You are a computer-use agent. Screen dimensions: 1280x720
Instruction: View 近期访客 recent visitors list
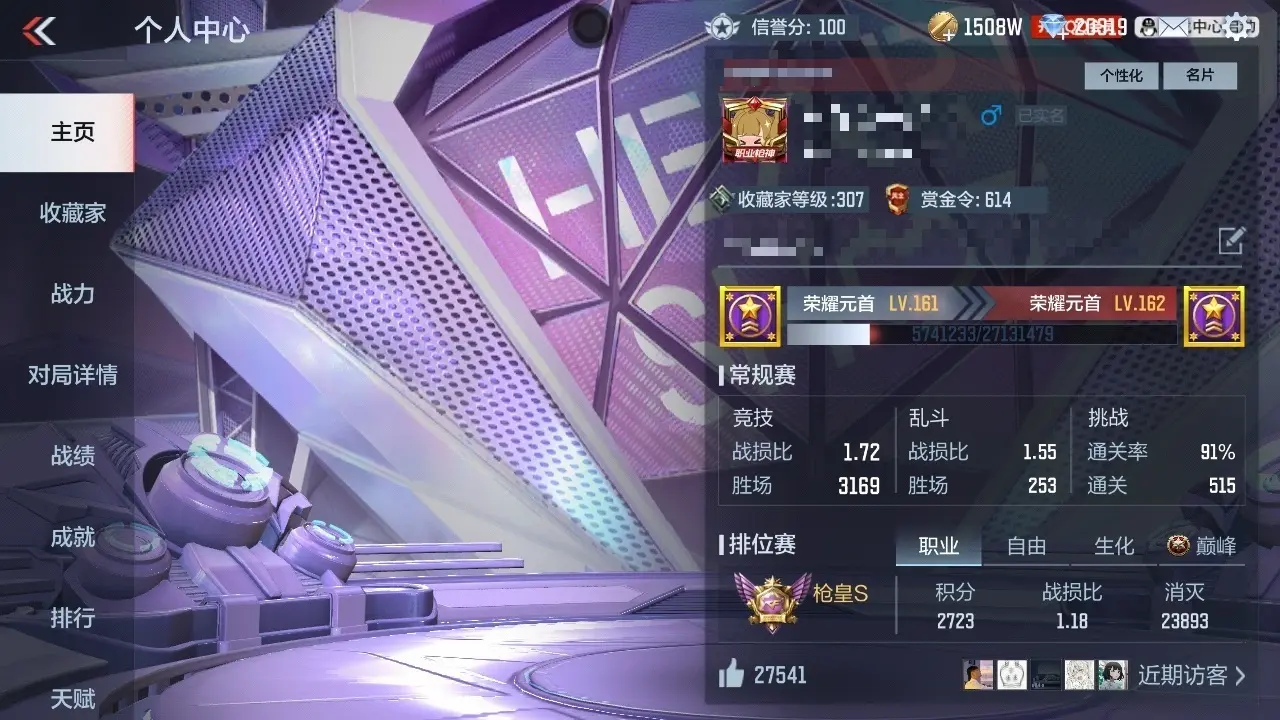[x=1191, y=675]
